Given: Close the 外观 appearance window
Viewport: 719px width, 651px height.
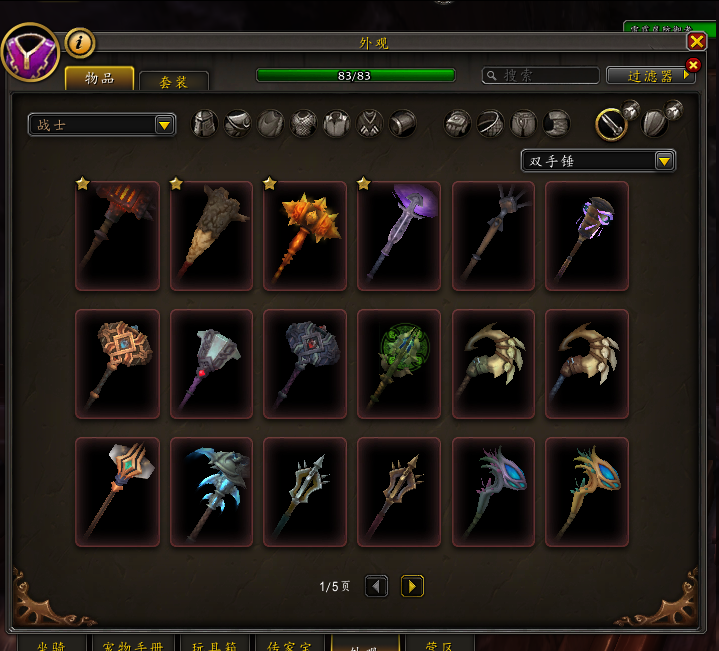Looking at the screenshot, I should (x=696, y=41).
